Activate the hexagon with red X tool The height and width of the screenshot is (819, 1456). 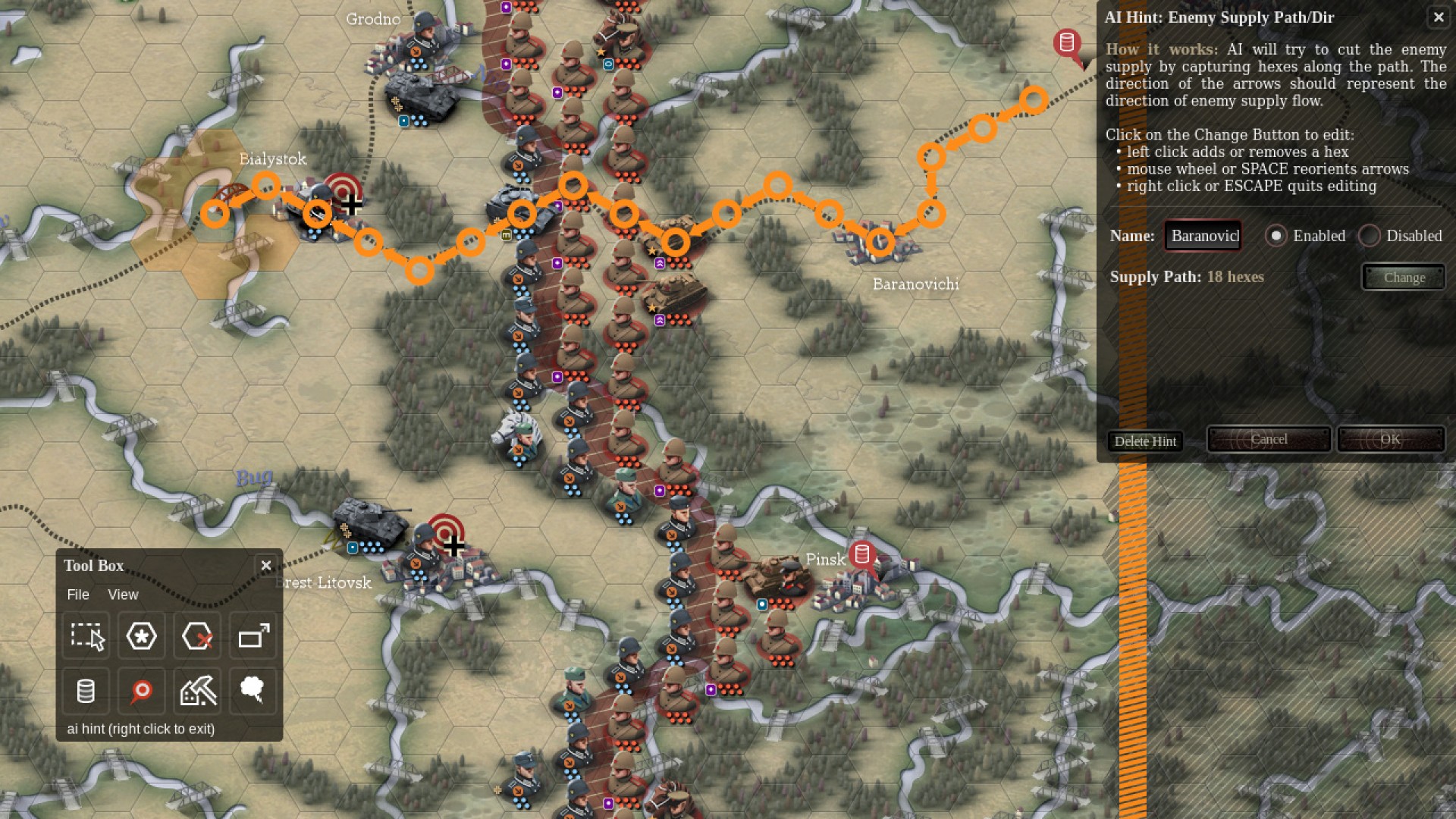tap(197, 636)
